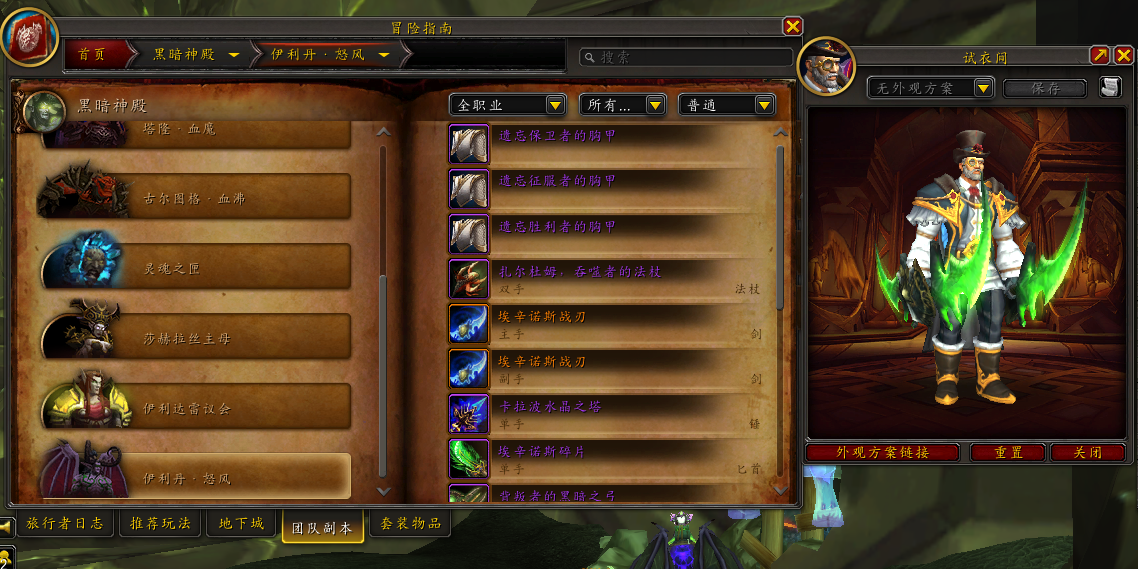Switch to the 地下城 tab

coord(243,523)
